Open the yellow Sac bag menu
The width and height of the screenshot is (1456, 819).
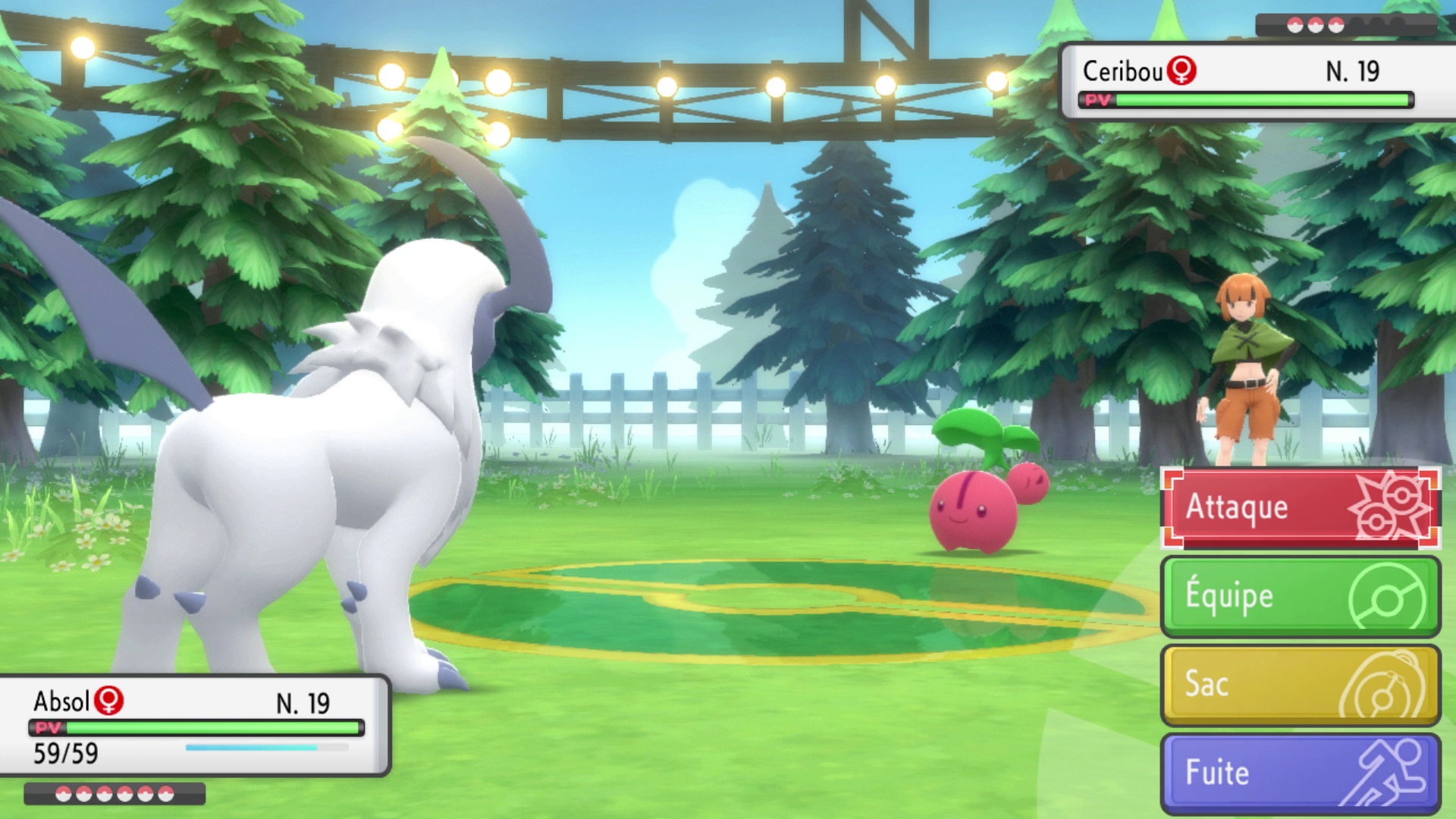pos(1300,685)
